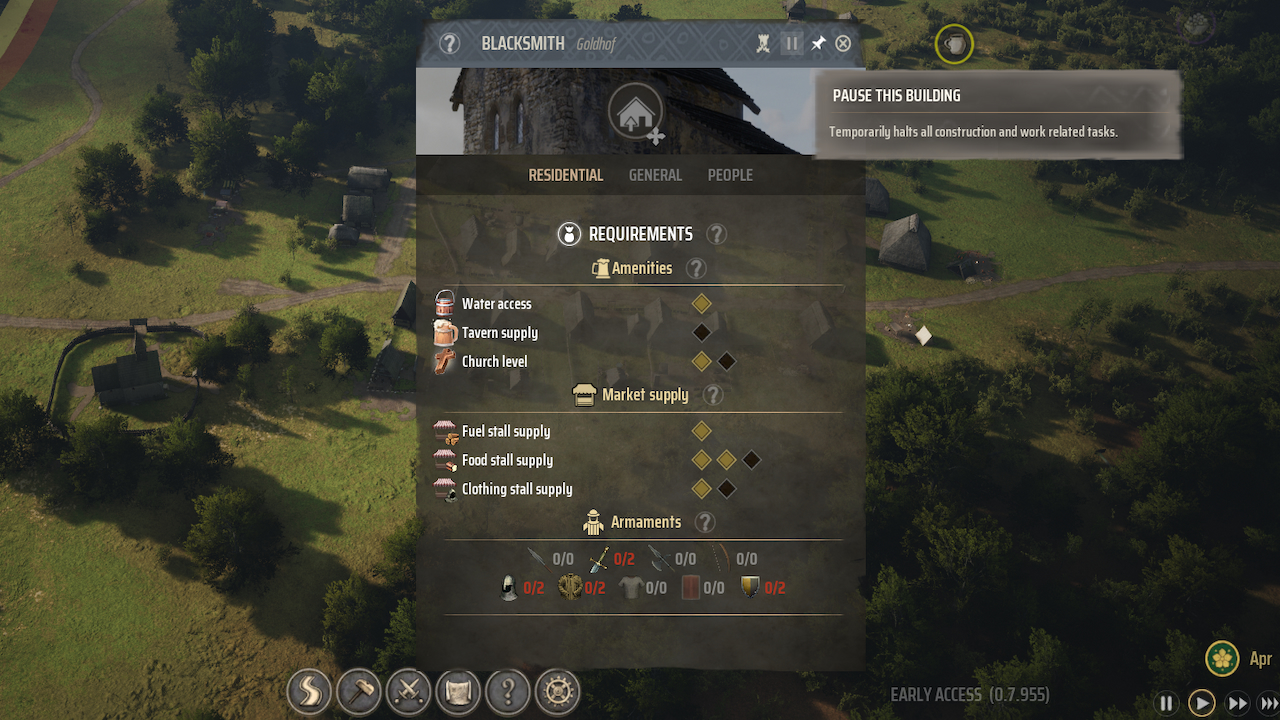Show help for Amenities
Screen dimensions: 1280x720
coord(696,268)
